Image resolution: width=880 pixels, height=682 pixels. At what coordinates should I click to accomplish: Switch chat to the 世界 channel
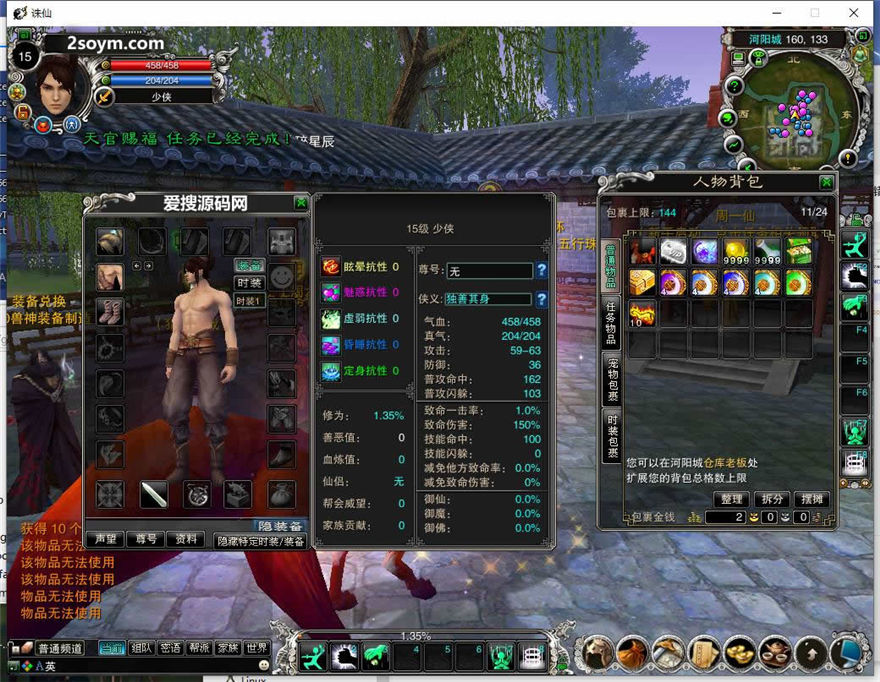coord(257,648)
